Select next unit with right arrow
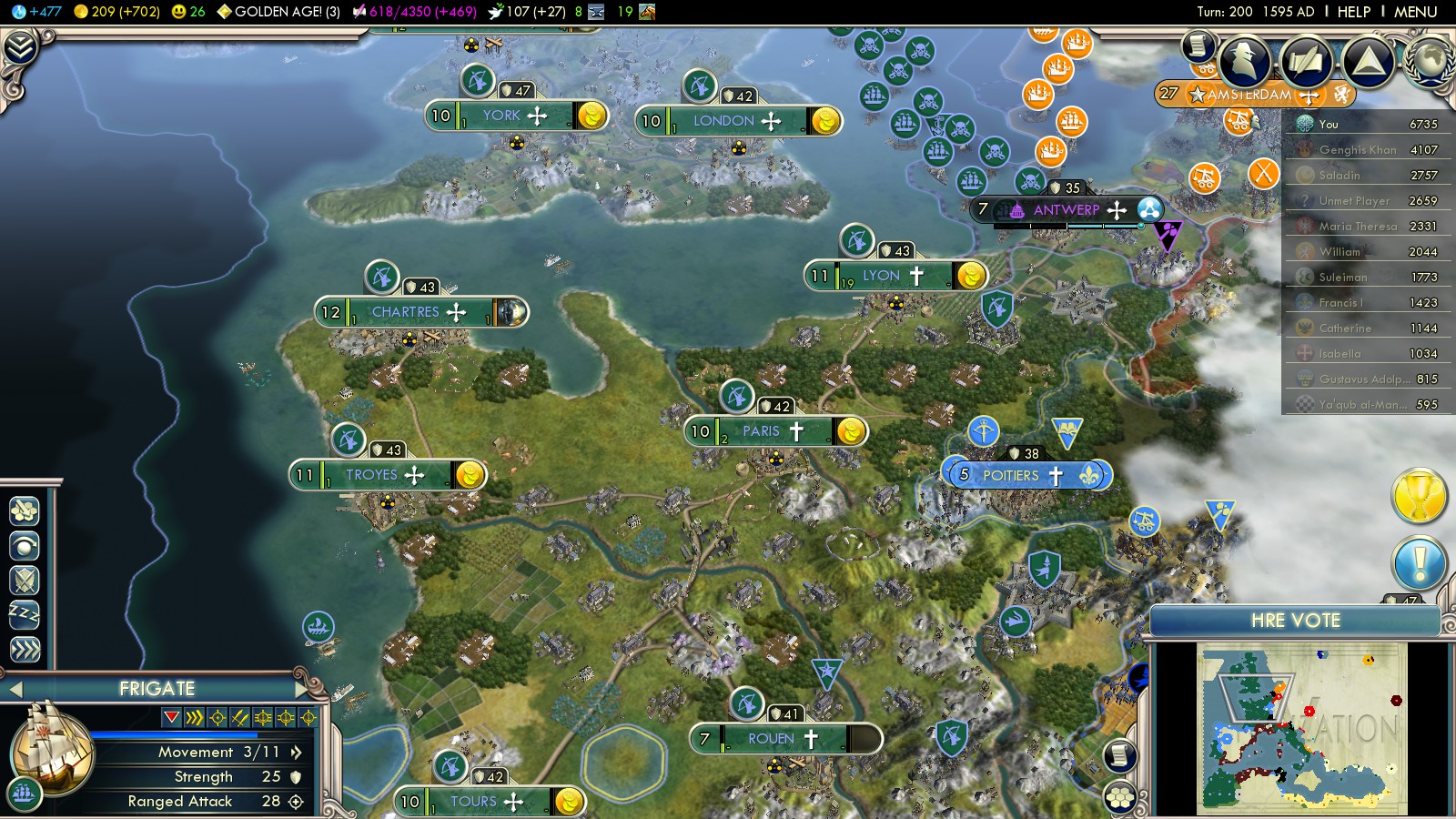 (303, 690)
